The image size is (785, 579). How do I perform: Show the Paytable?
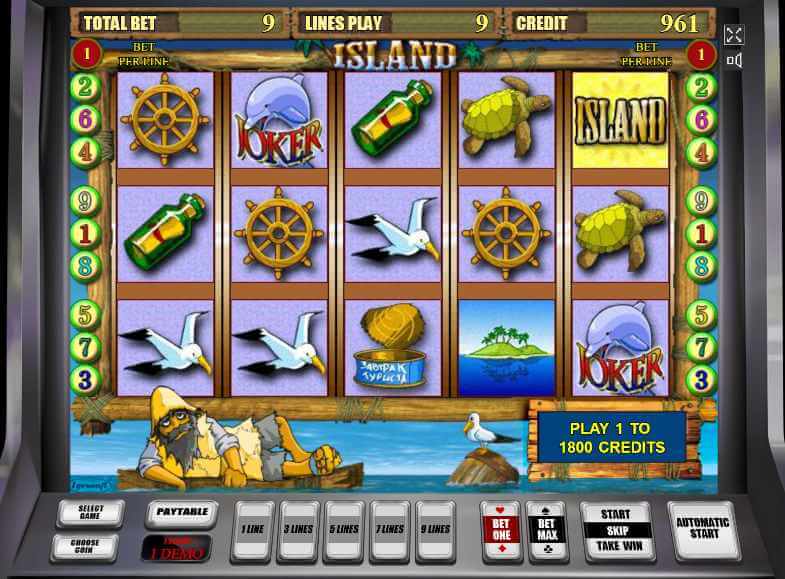point(181,513)
